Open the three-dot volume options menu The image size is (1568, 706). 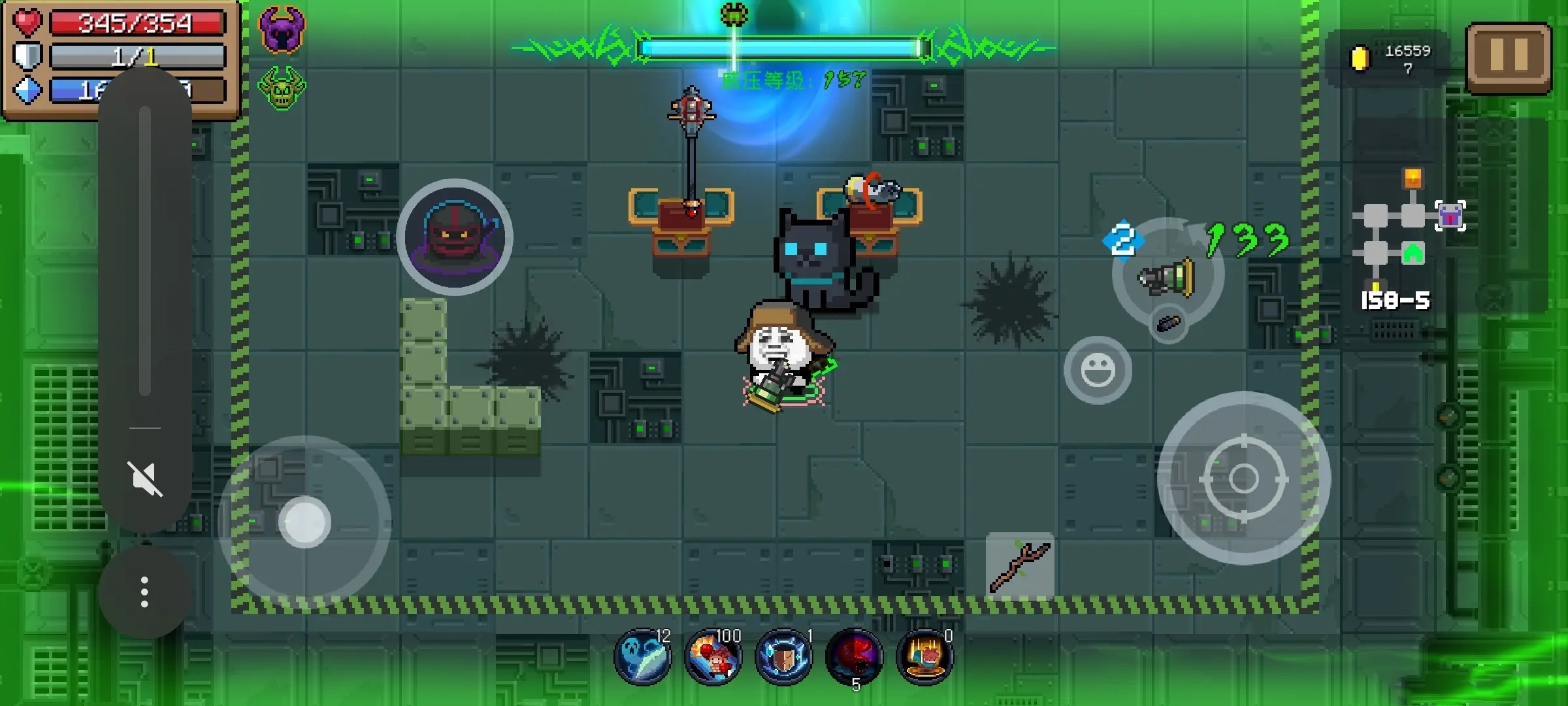point(145,592)
